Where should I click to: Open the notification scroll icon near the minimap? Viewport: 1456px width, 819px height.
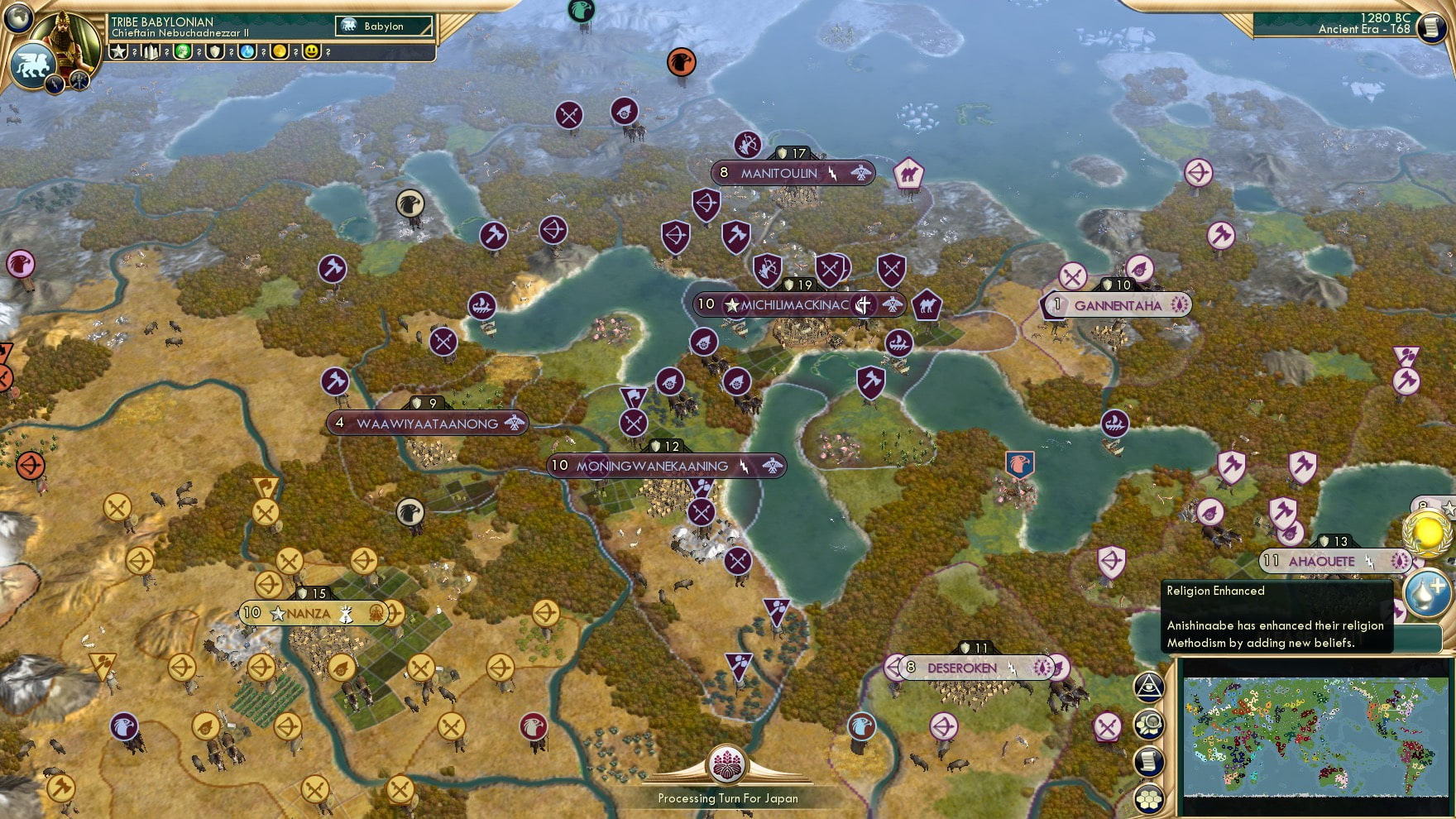coord(1149,760)
